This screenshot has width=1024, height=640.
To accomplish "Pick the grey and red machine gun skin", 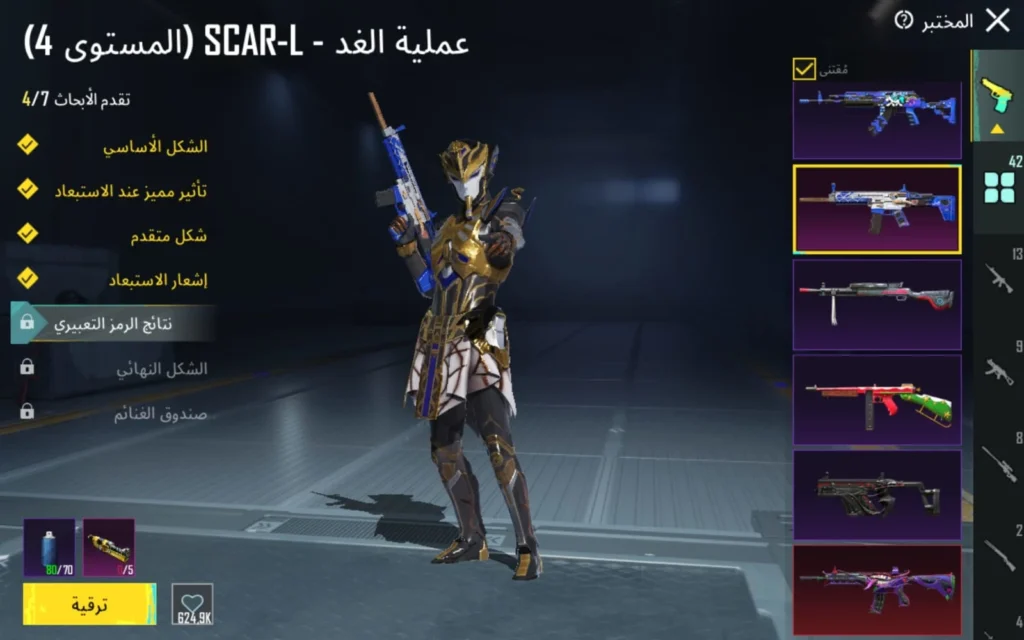I will 877,304.
